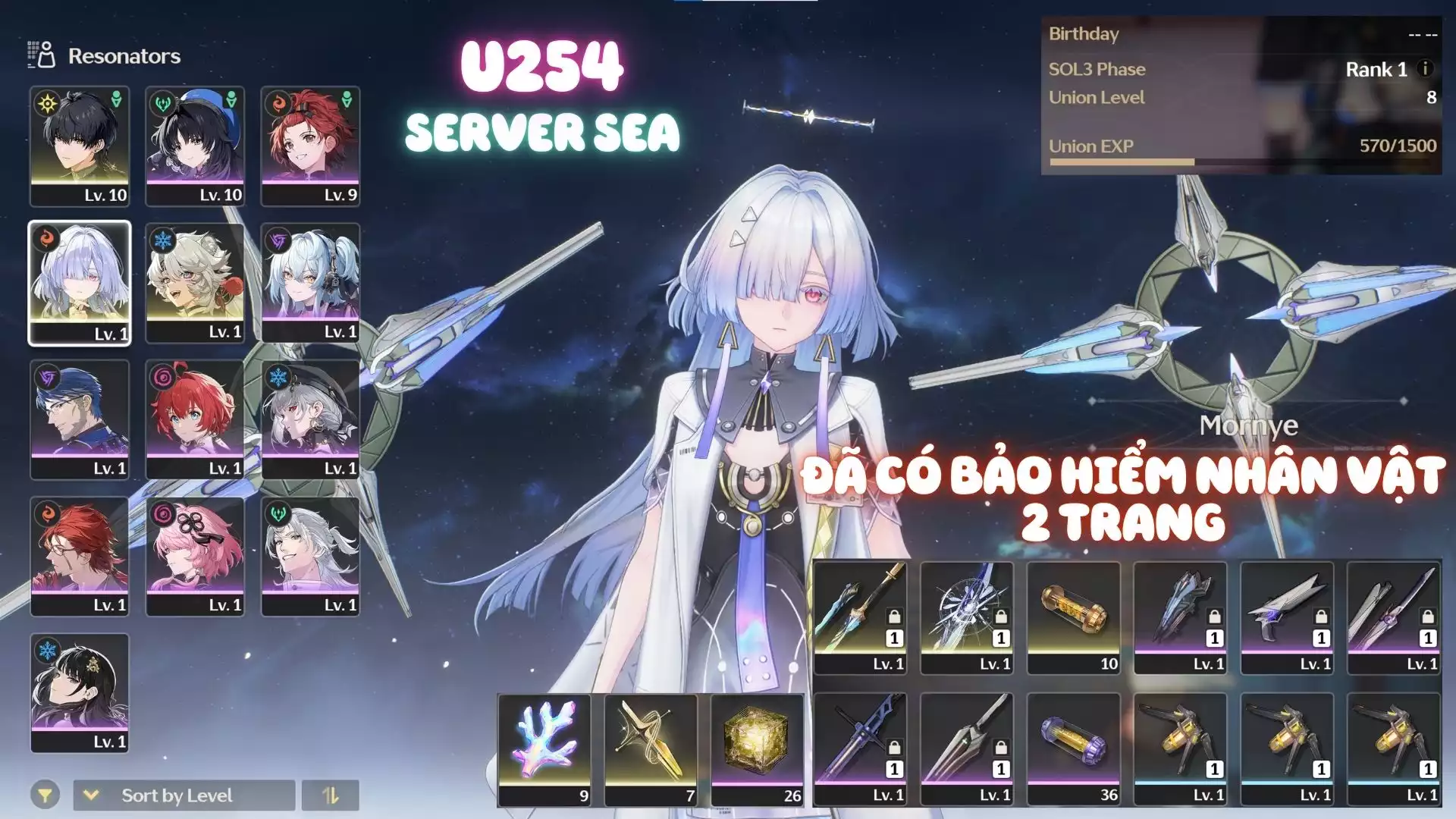Viewport: 1456px width, 819px height.
Task: Toggle the sort order arrows button
Action: [x=331, y=795]
